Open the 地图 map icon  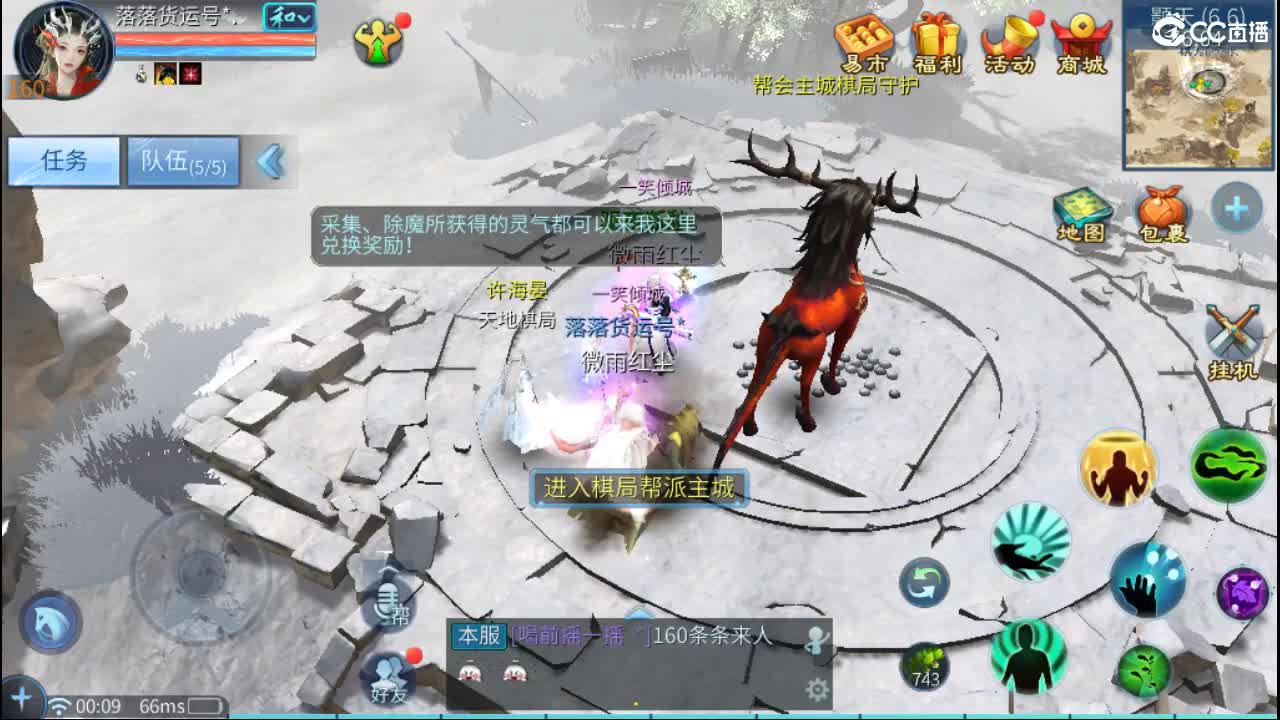click(x=1083, y=213)
